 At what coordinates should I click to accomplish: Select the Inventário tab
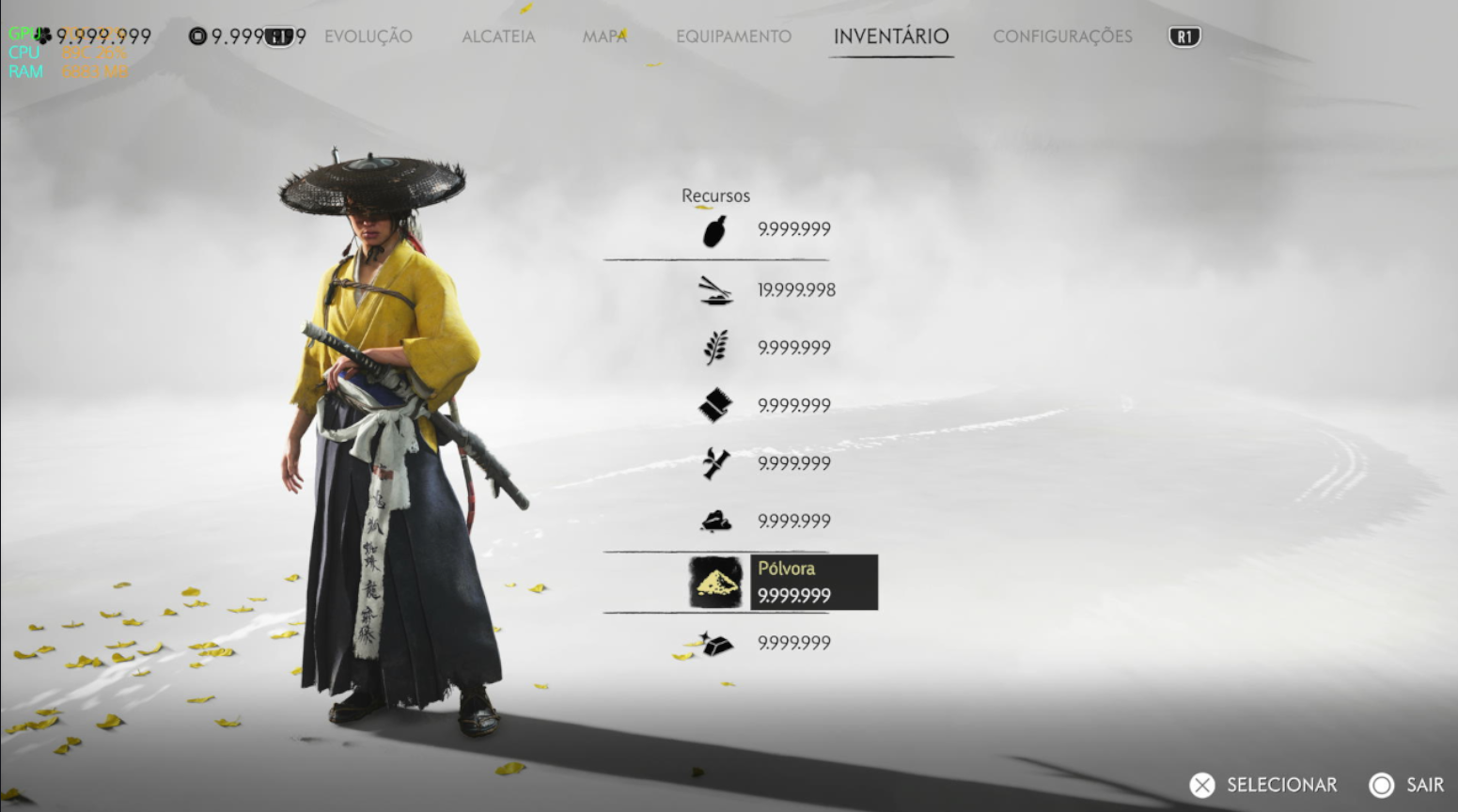click(x=890, y=37)
